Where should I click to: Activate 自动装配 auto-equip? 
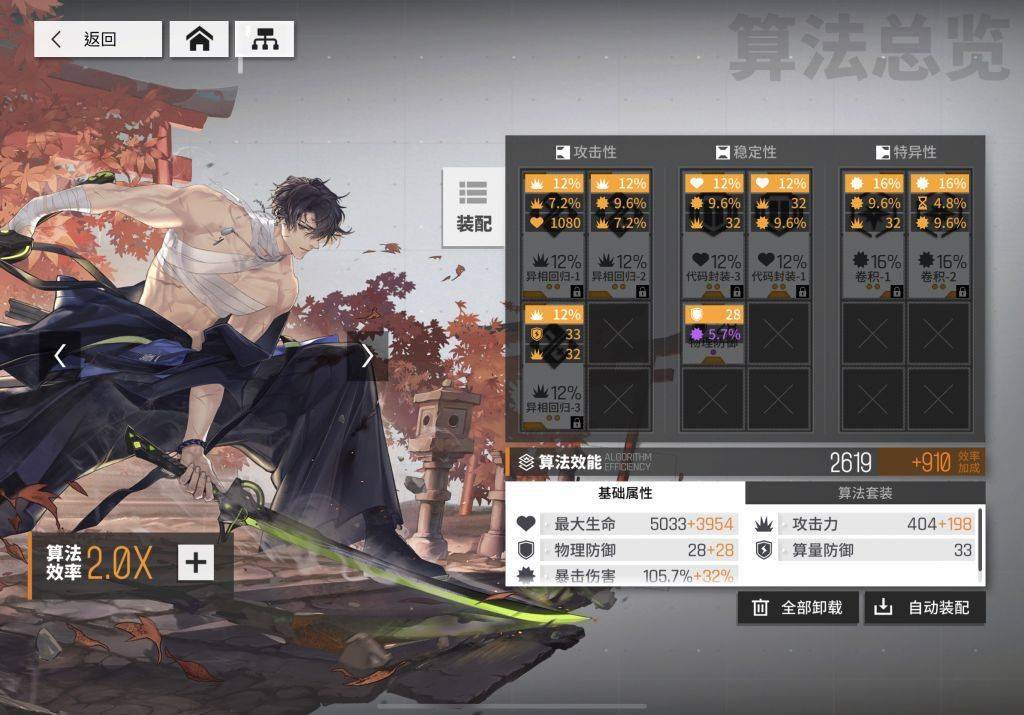point(924,607)
